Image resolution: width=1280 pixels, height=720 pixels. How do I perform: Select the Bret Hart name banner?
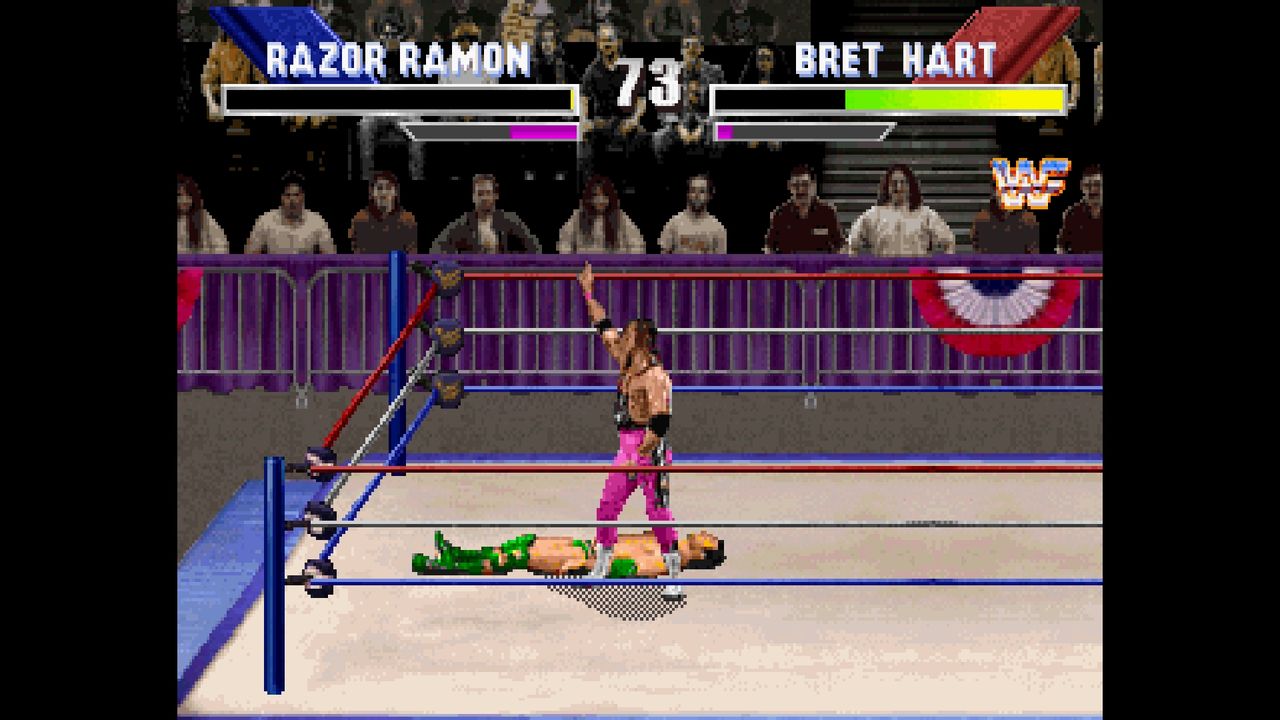[895, 60]
